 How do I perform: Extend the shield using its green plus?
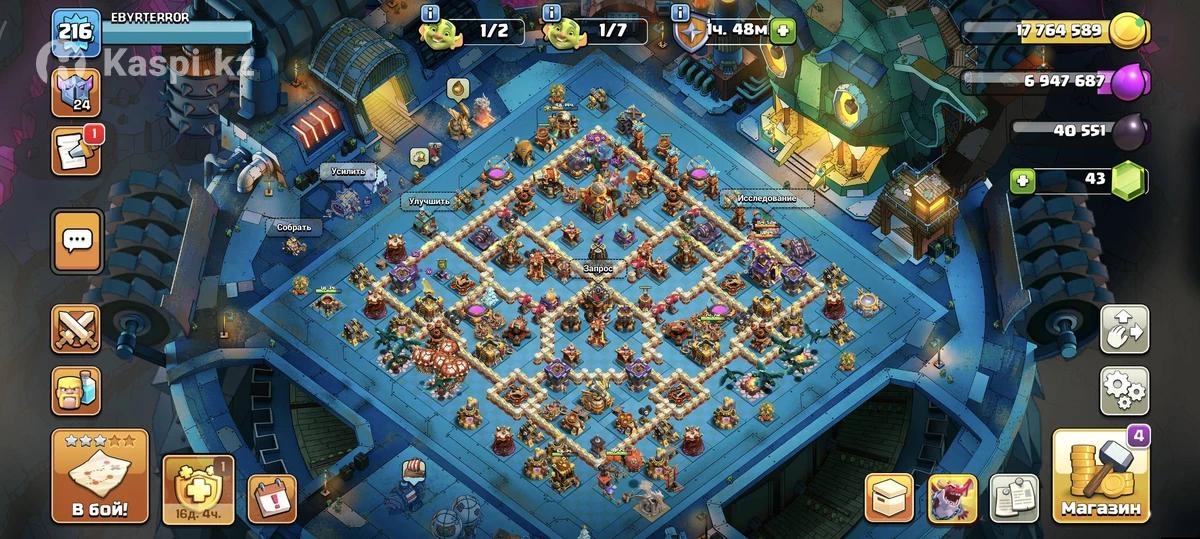(782, 31)
